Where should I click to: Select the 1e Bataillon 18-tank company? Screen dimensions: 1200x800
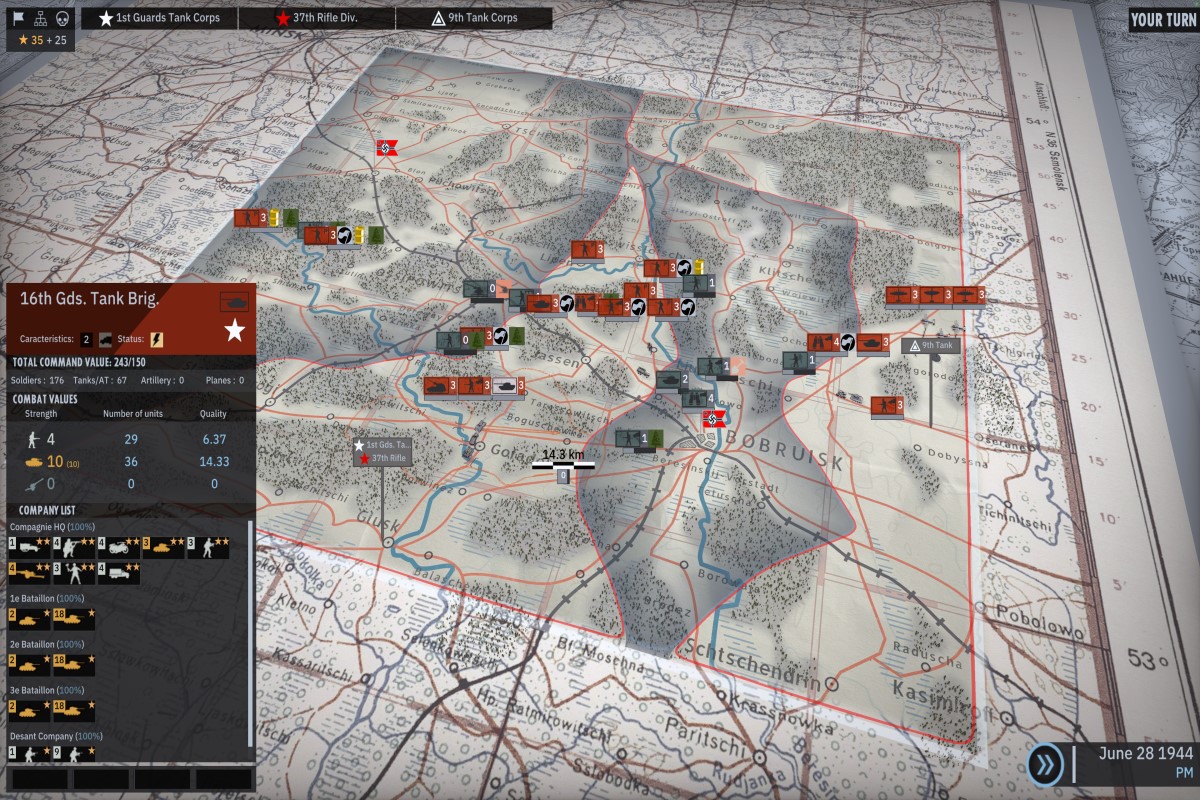coord(73,618)
